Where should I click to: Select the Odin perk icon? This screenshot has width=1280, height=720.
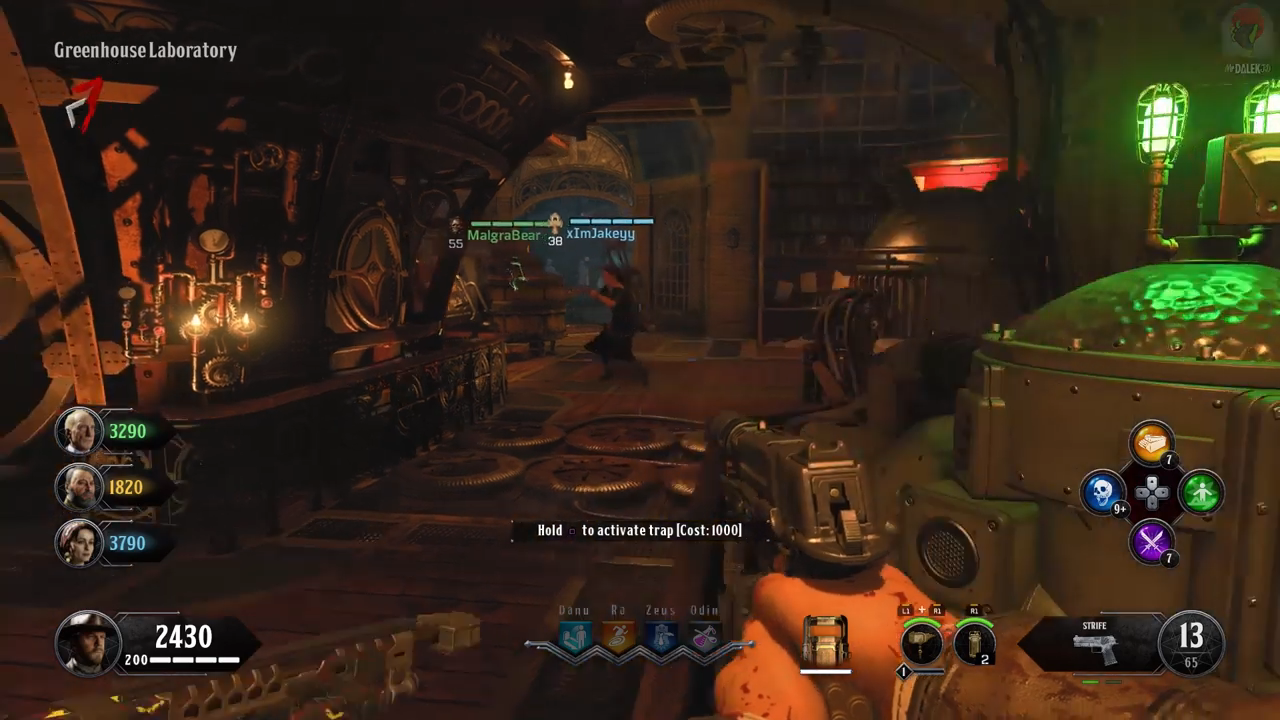(704, 638)
